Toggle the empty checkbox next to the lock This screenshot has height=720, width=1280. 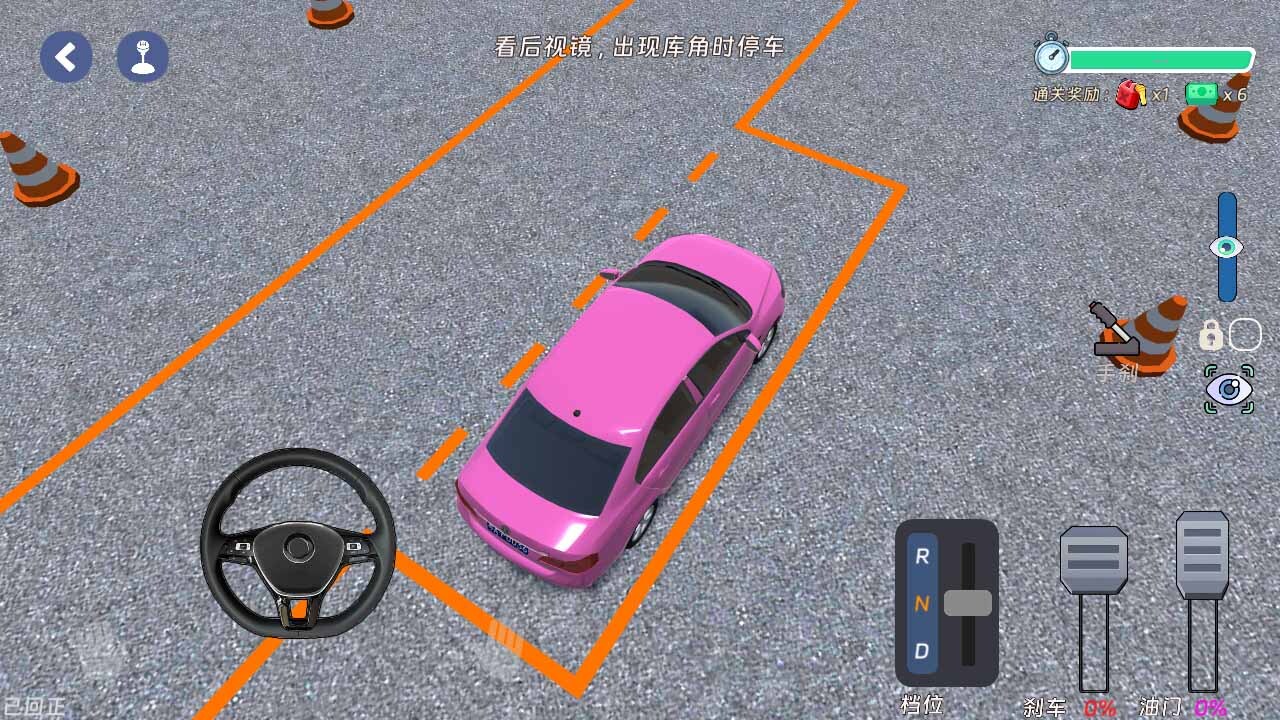1245,335
